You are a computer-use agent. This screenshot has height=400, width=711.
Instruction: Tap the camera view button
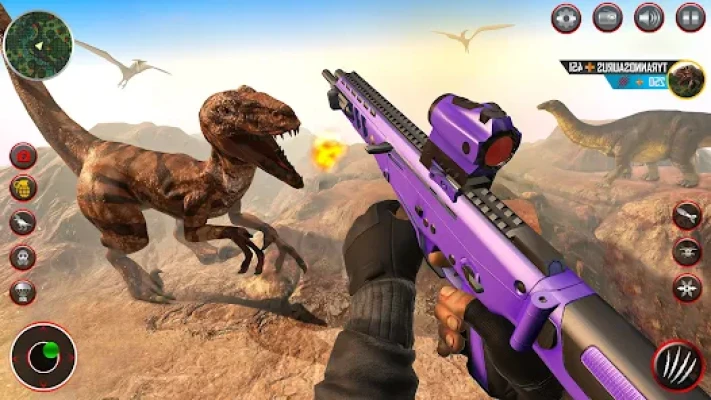tap(607, 17)
